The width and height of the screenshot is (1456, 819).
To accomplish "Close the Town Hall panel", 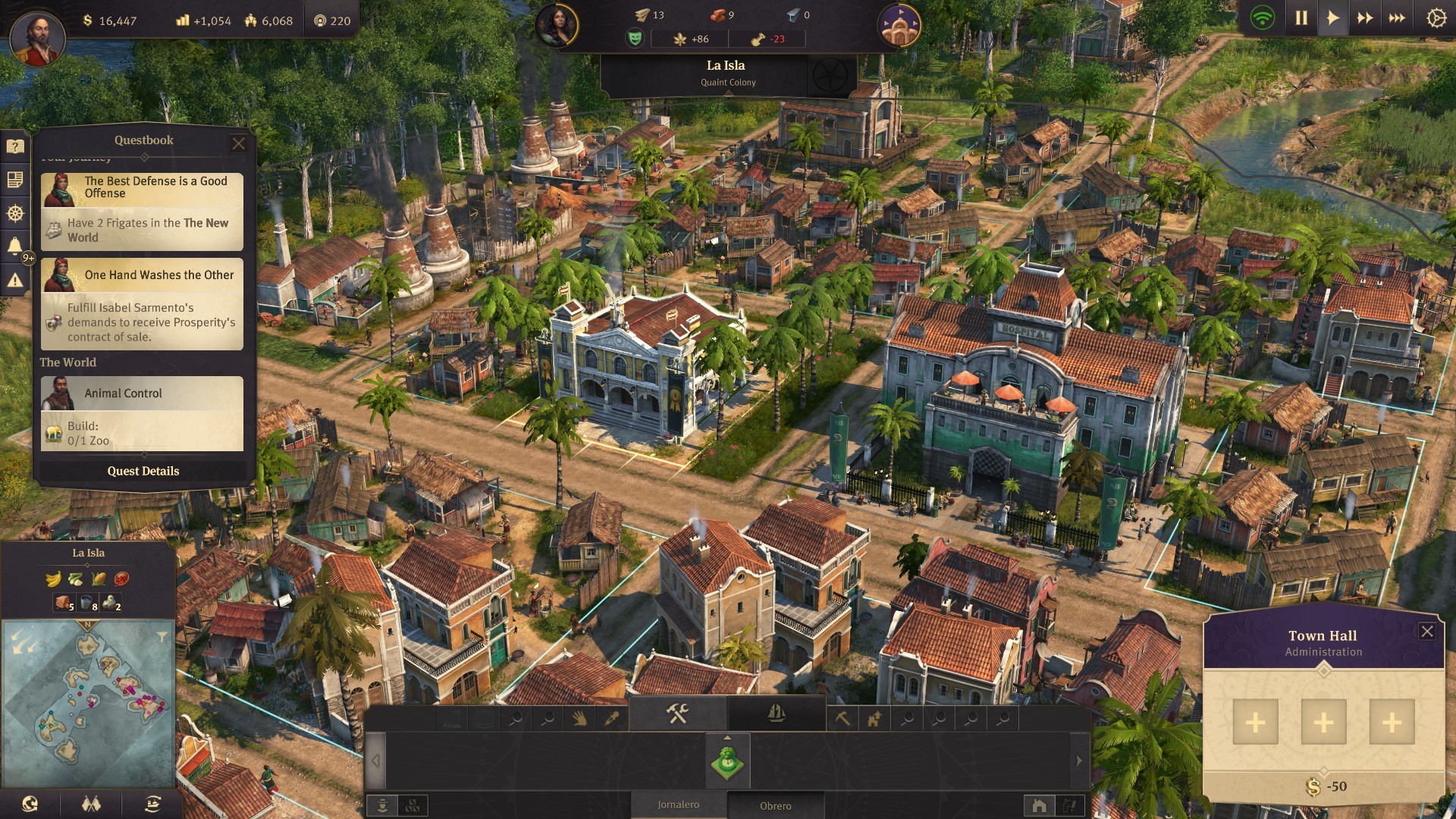I will 1426,632.
